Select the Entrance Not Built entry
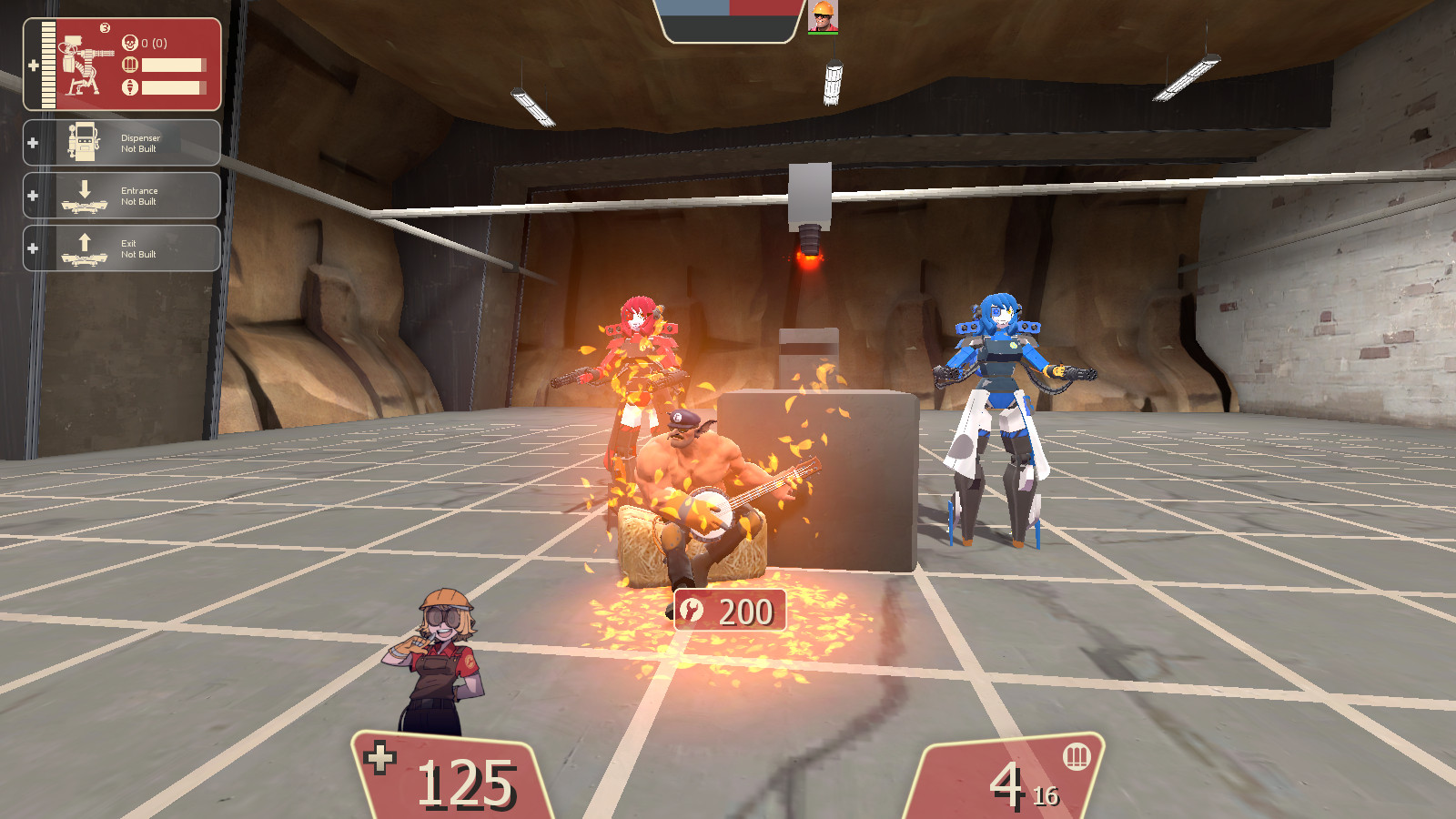 138,194
